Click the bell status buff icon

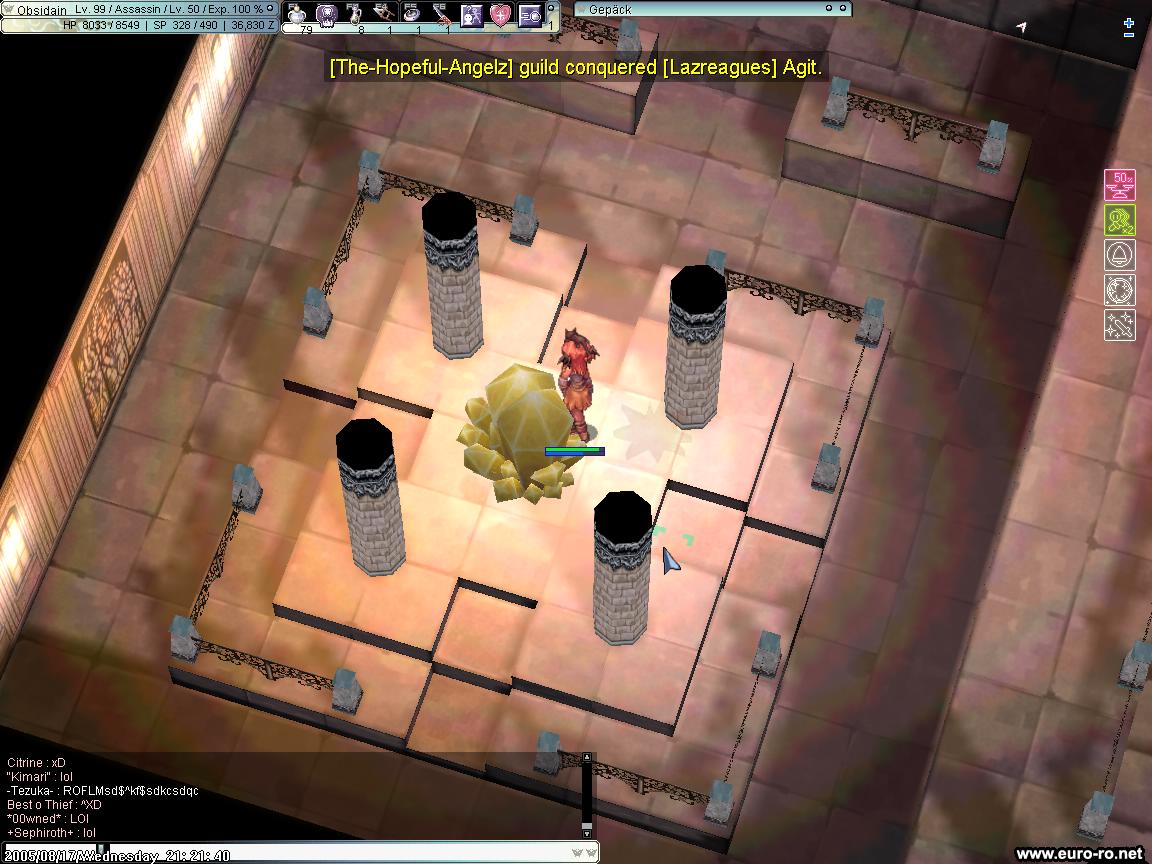1119,255
